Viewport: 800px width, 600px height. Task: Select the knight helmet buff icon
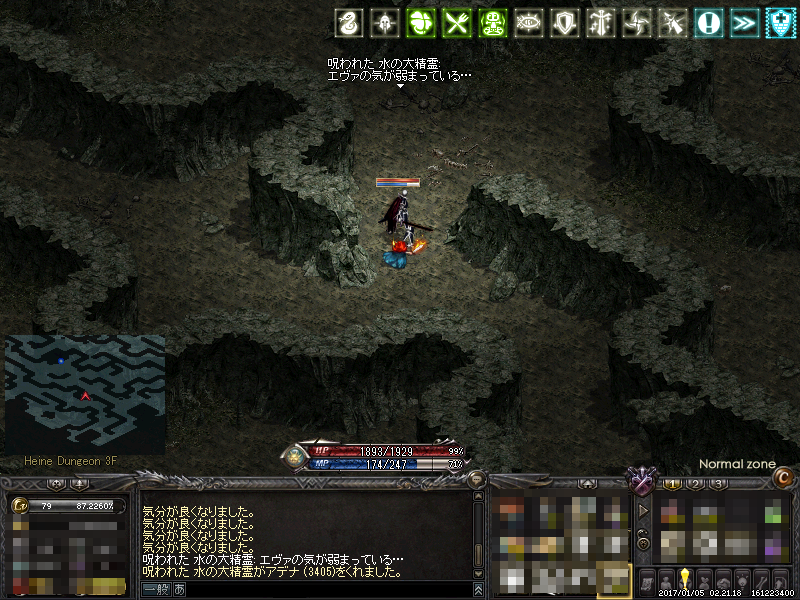[382, 23]
